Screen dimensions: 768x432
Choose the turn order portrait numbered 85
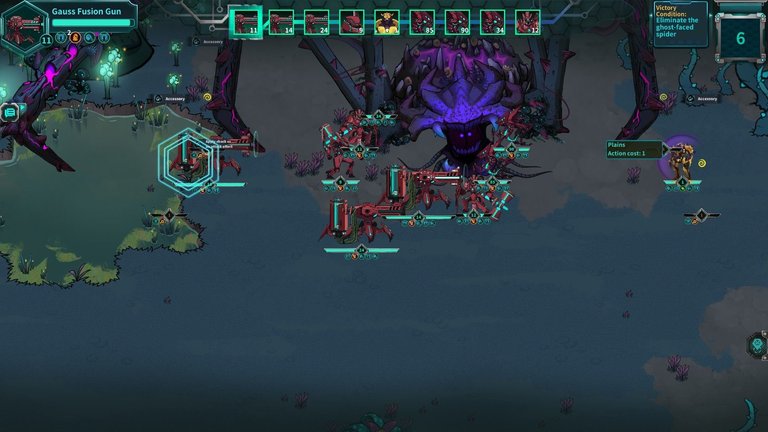coord(422,21)
